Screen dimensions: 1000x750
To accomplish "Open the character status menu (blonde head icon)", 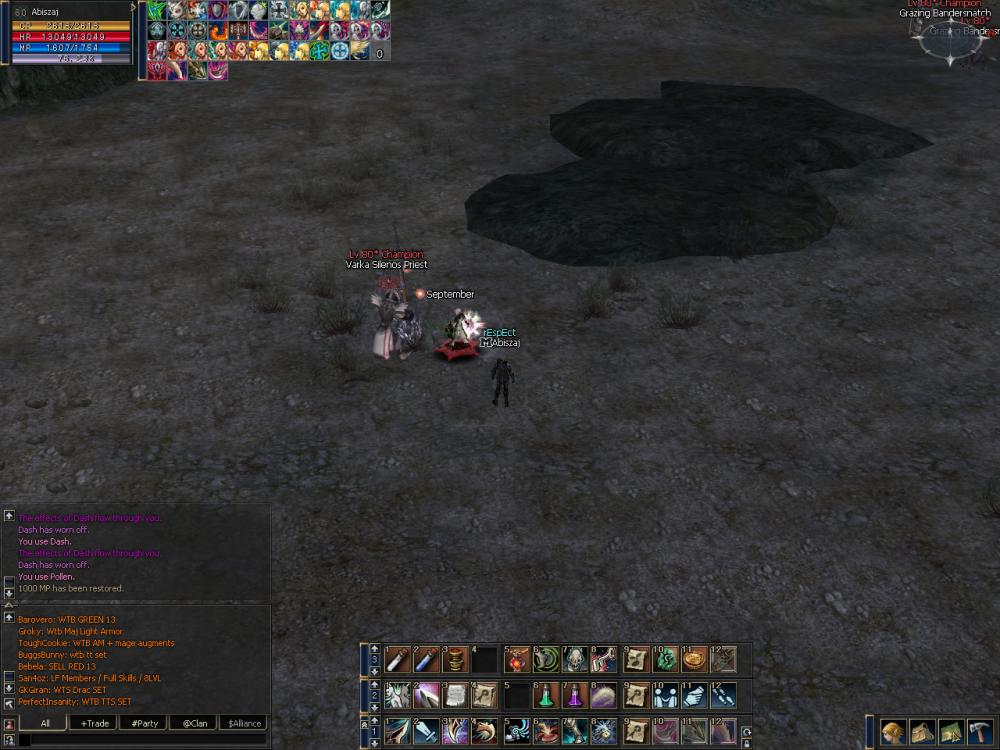I will [x=893, y=732].
